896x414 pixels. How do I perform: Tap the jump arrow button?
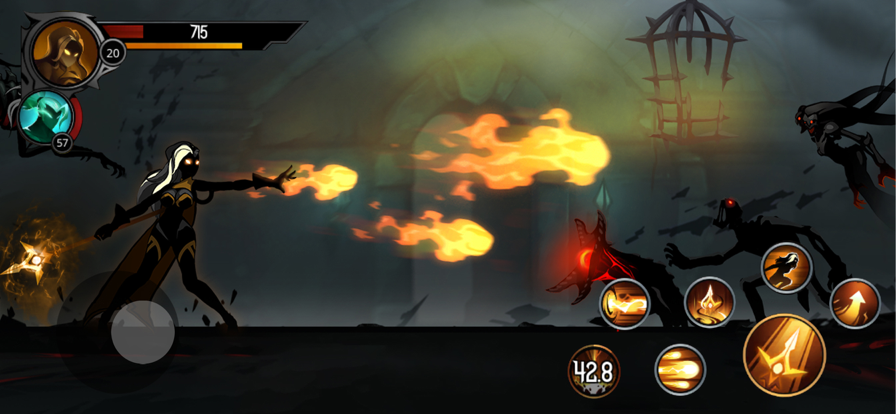tap(855, 302)
